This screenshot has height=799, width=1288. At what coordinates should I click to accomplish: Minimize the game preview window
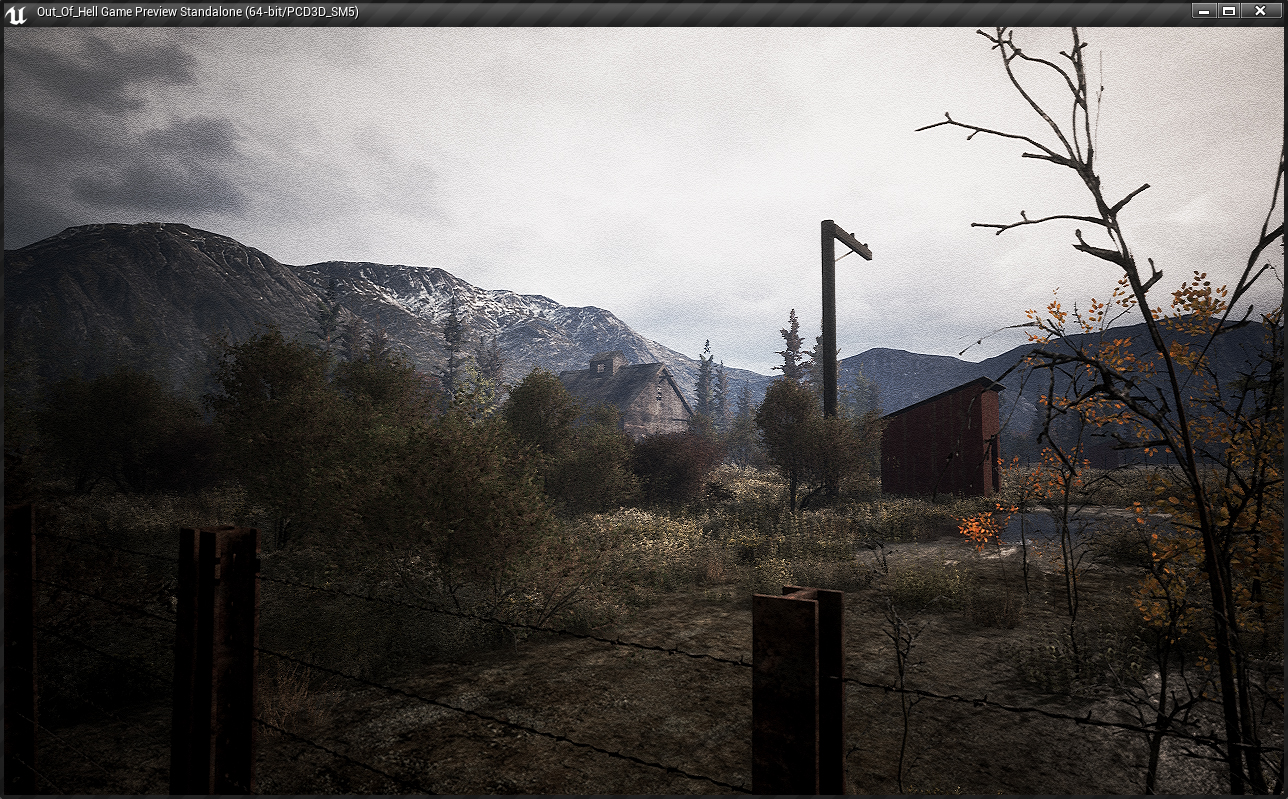(1204, 11)
